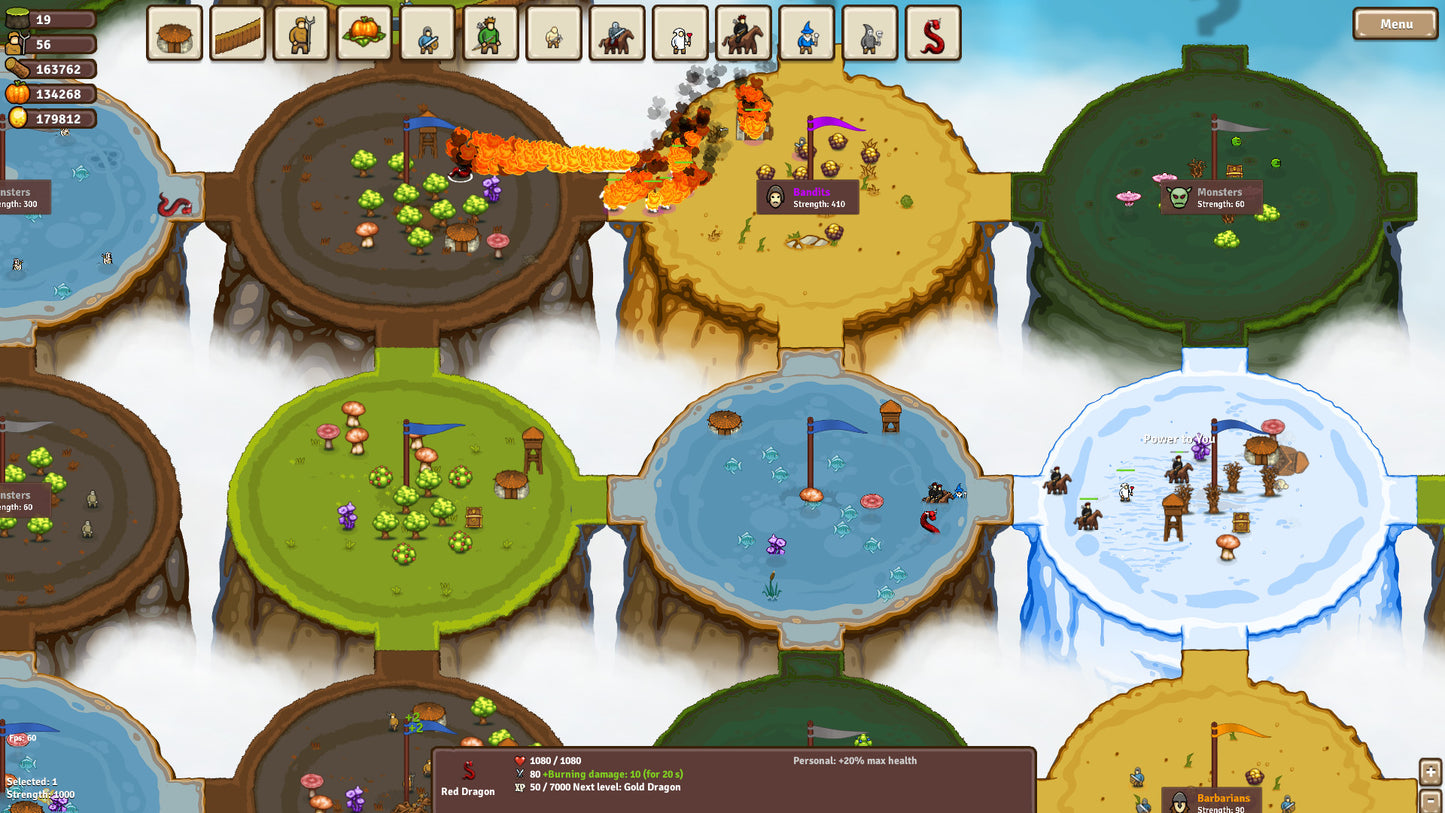Click the wood log resource icon
Screen dimensions: 1445x813
18,68
